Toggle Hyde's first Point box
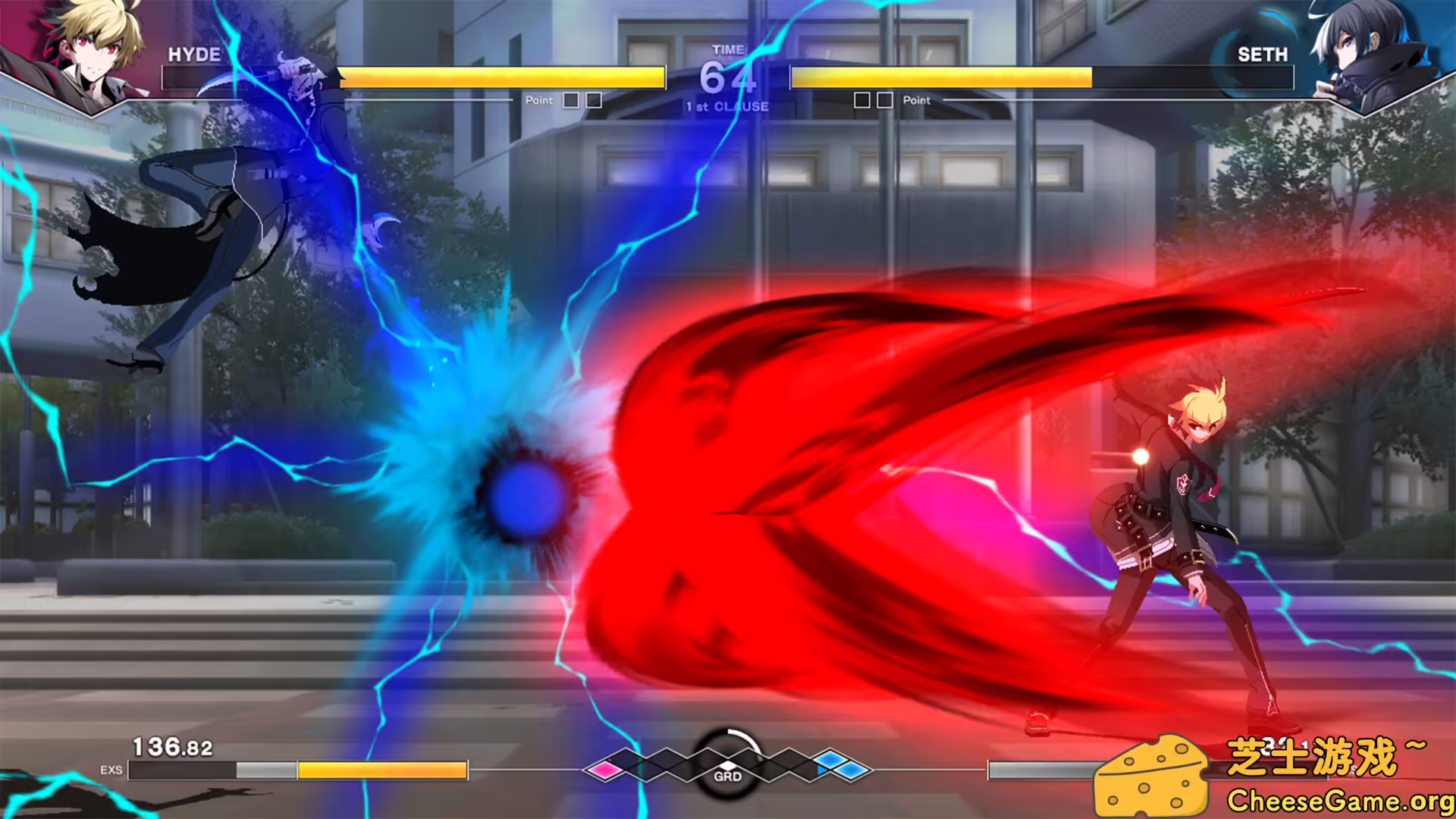The image size is (1456, 819). tap(570, 99)
